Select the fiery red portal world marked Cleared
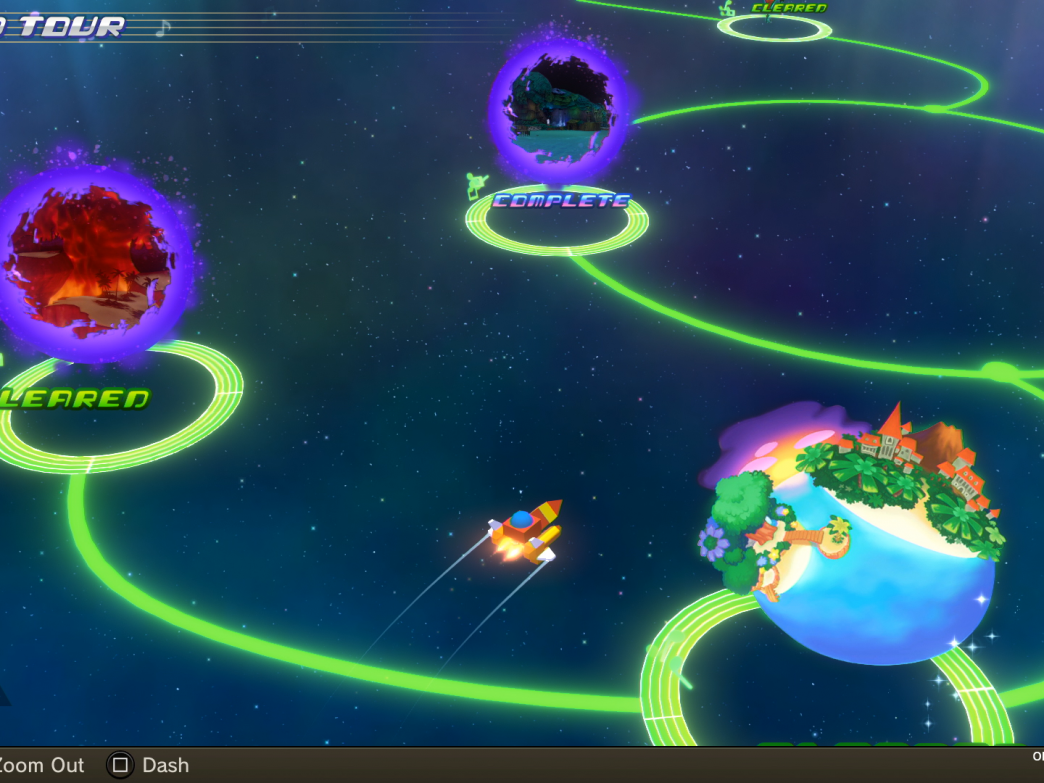 click(x=92, y=260)
